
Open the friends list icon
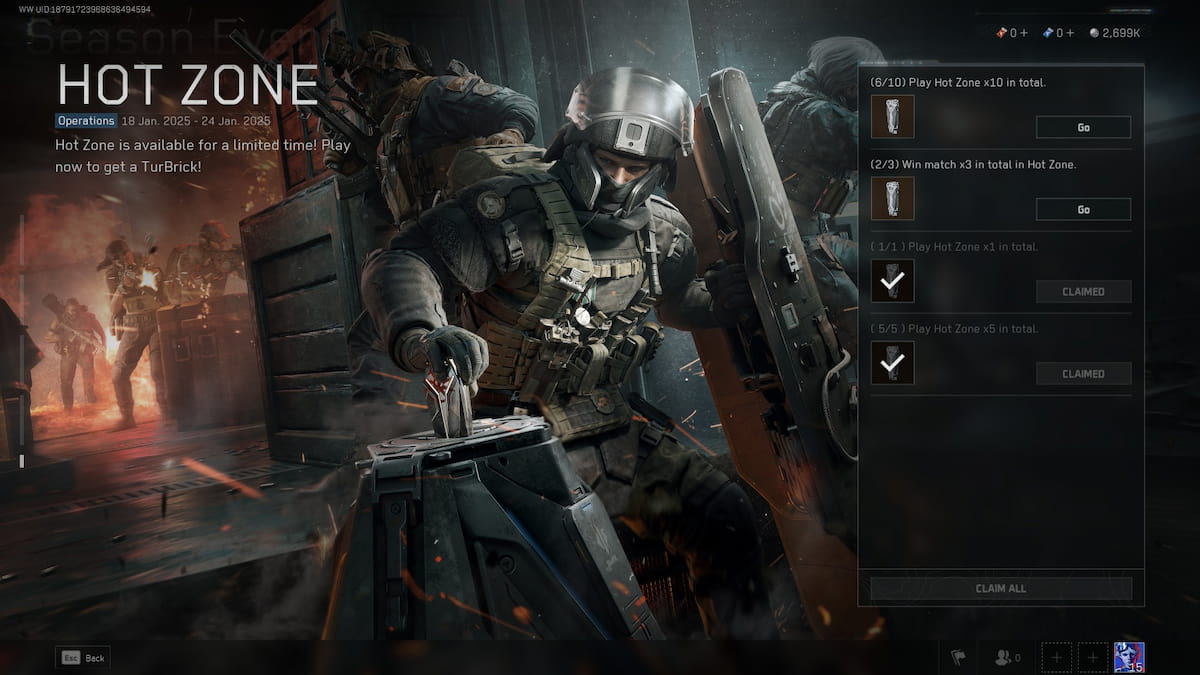point(1003,657)
